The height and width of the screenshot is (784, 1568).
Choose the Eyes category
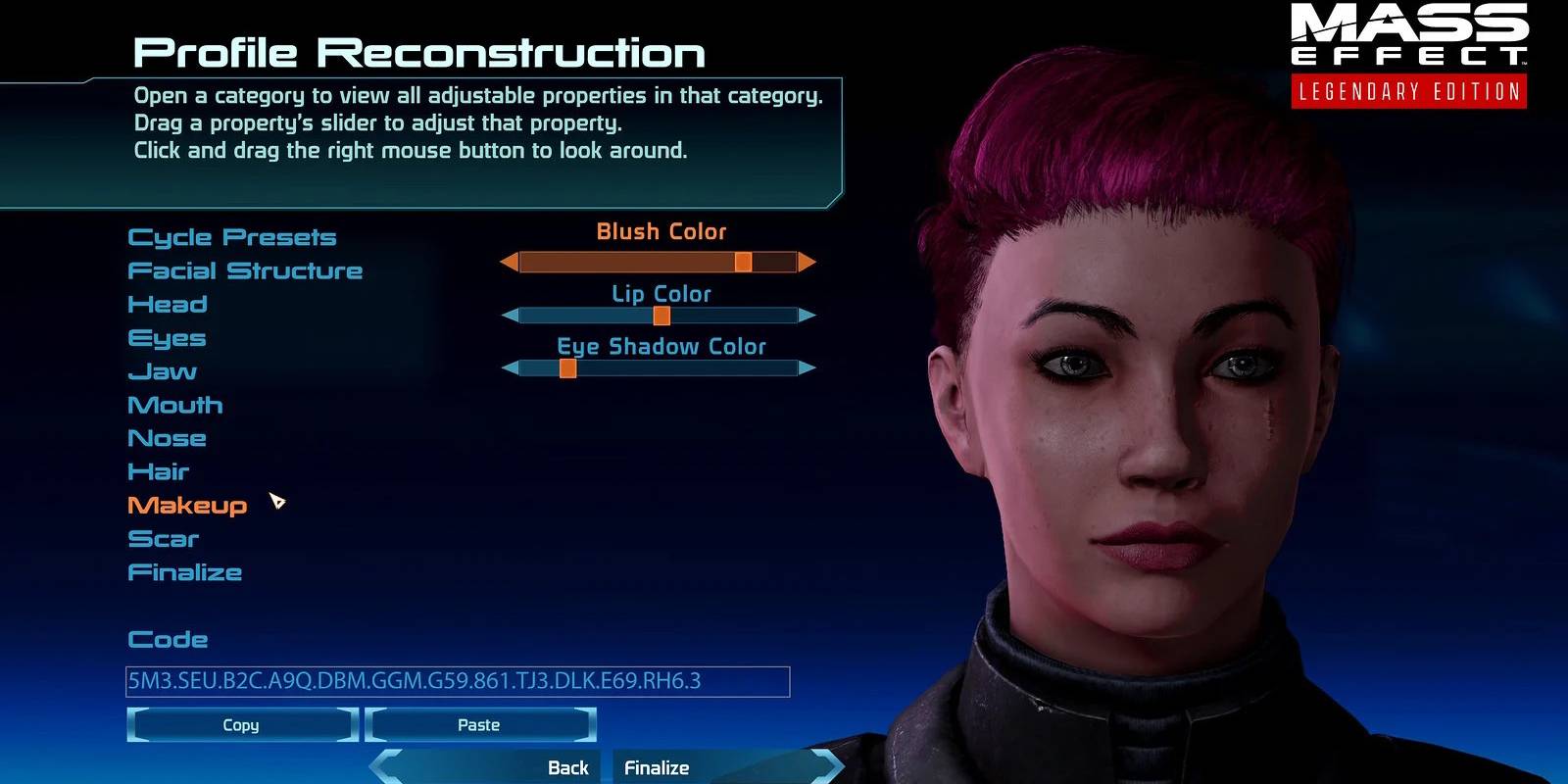[x=167, y=338]
